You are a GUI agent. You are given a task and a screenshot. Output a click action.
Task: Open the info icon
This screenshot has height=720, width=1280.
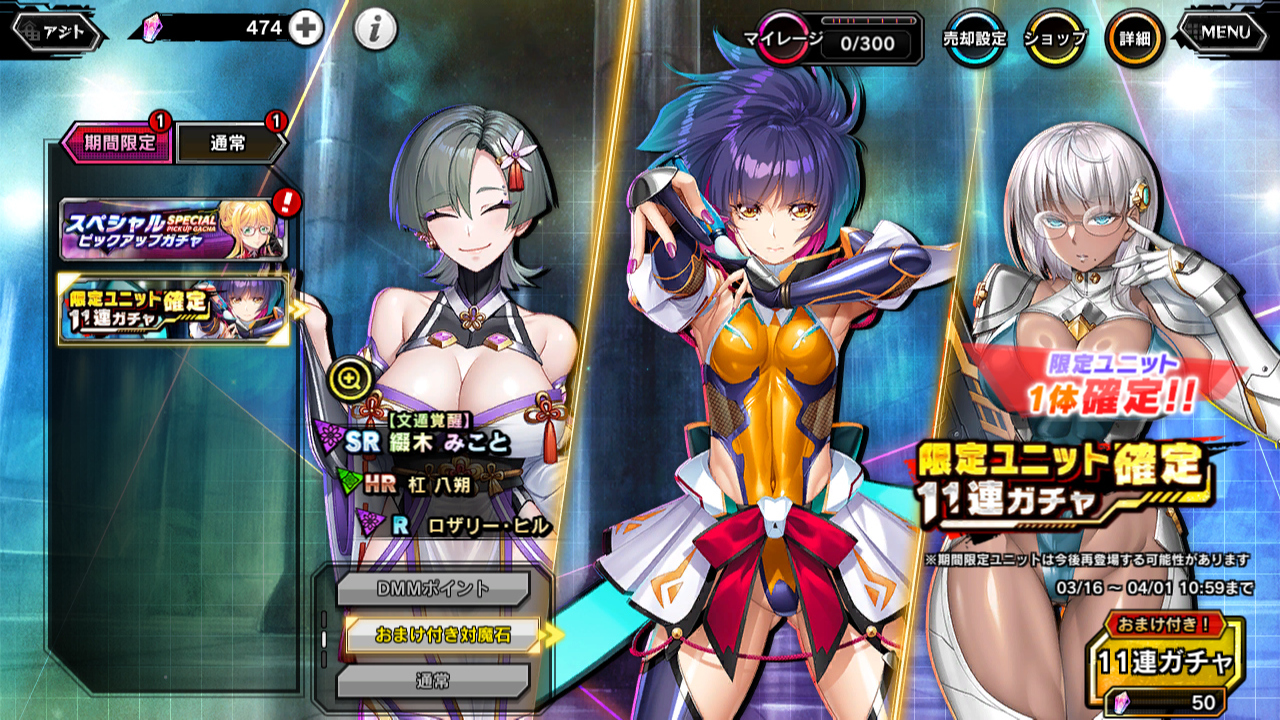point(375,31)
